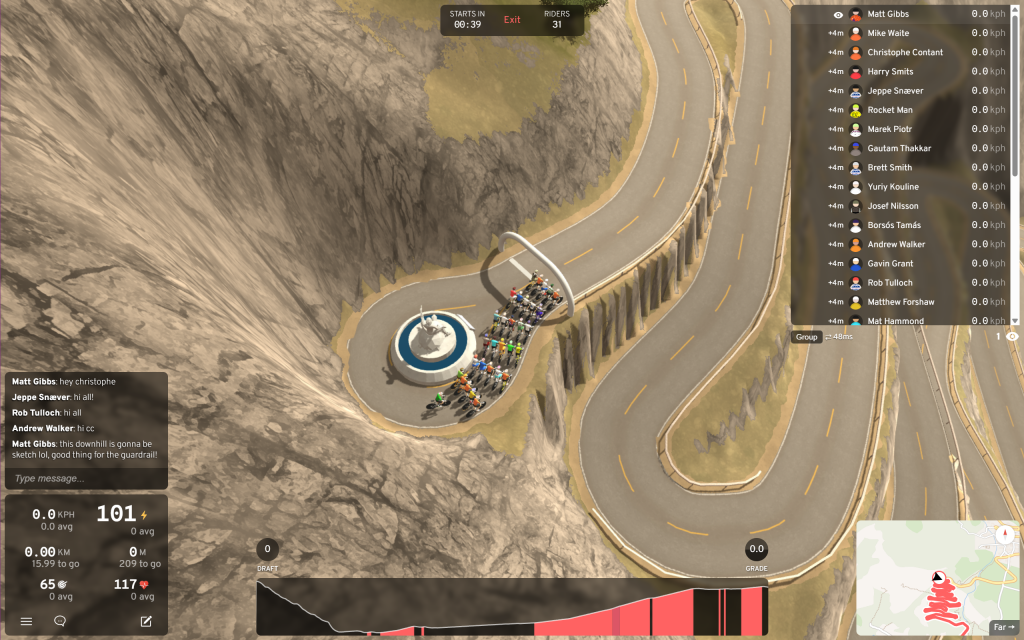
Task: Select rider Mike Waite in the list
Action: click(x=888, y=33)
